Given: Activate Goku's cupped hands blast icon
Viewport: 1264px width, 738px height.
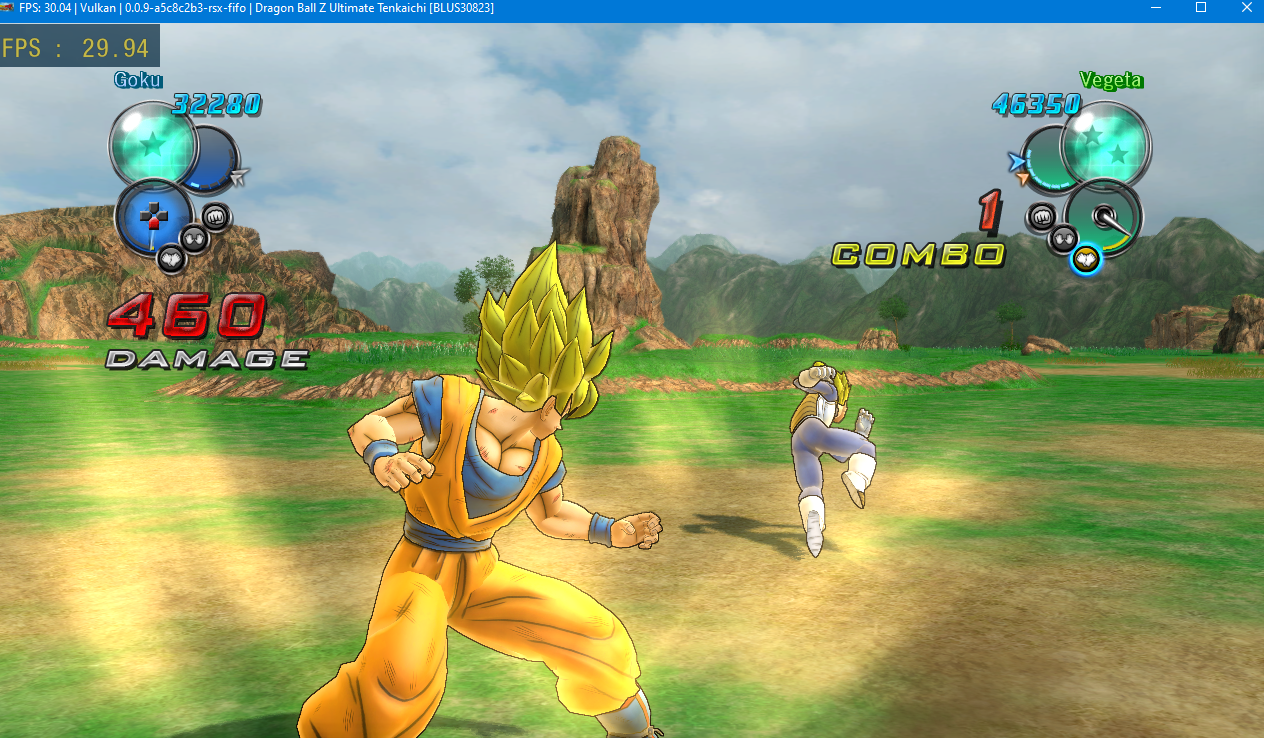Looking at the screenshot, I should [171, 259].
